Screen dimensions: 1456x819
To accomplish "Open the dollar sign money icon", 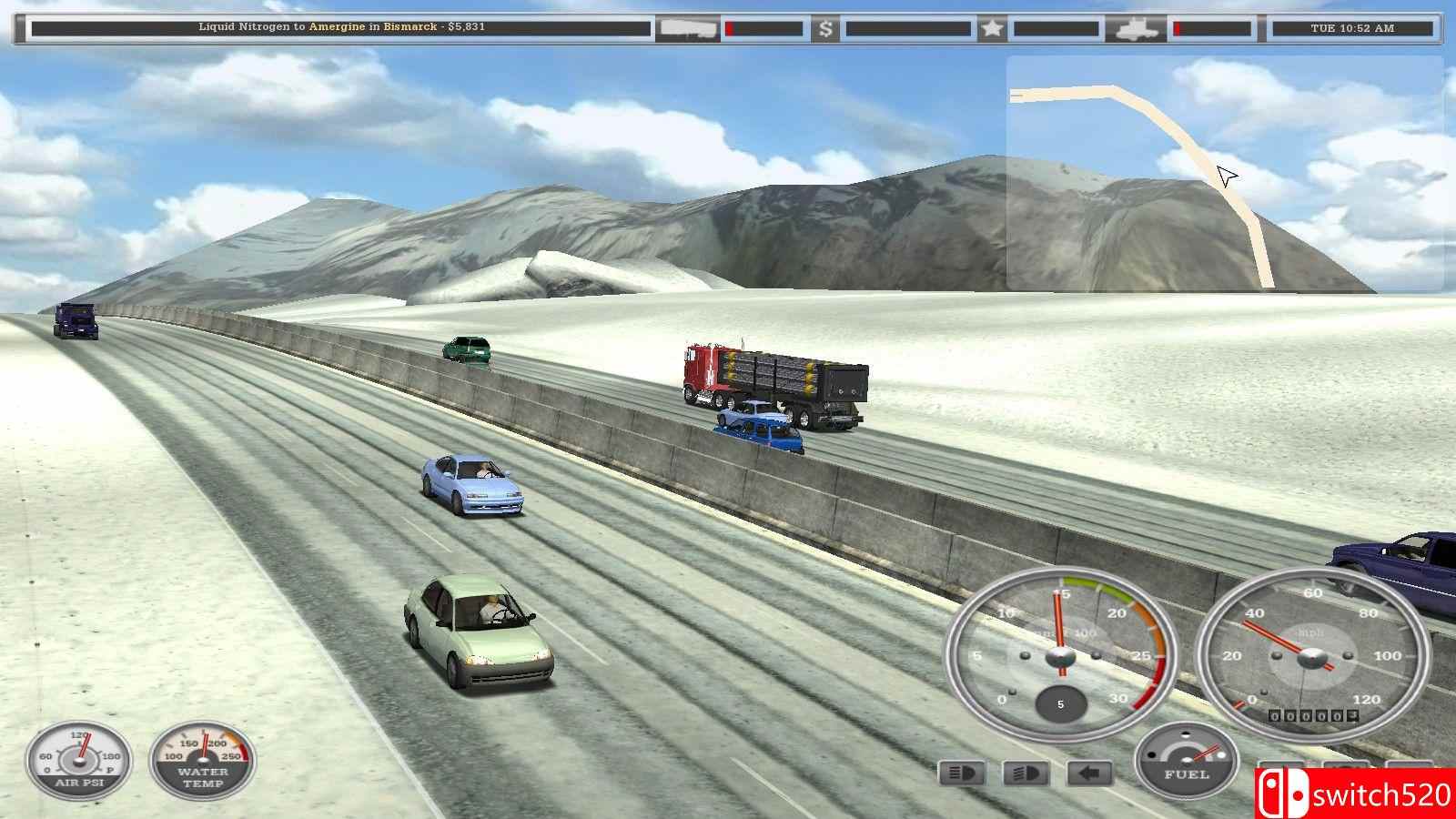I will point(825,29).
